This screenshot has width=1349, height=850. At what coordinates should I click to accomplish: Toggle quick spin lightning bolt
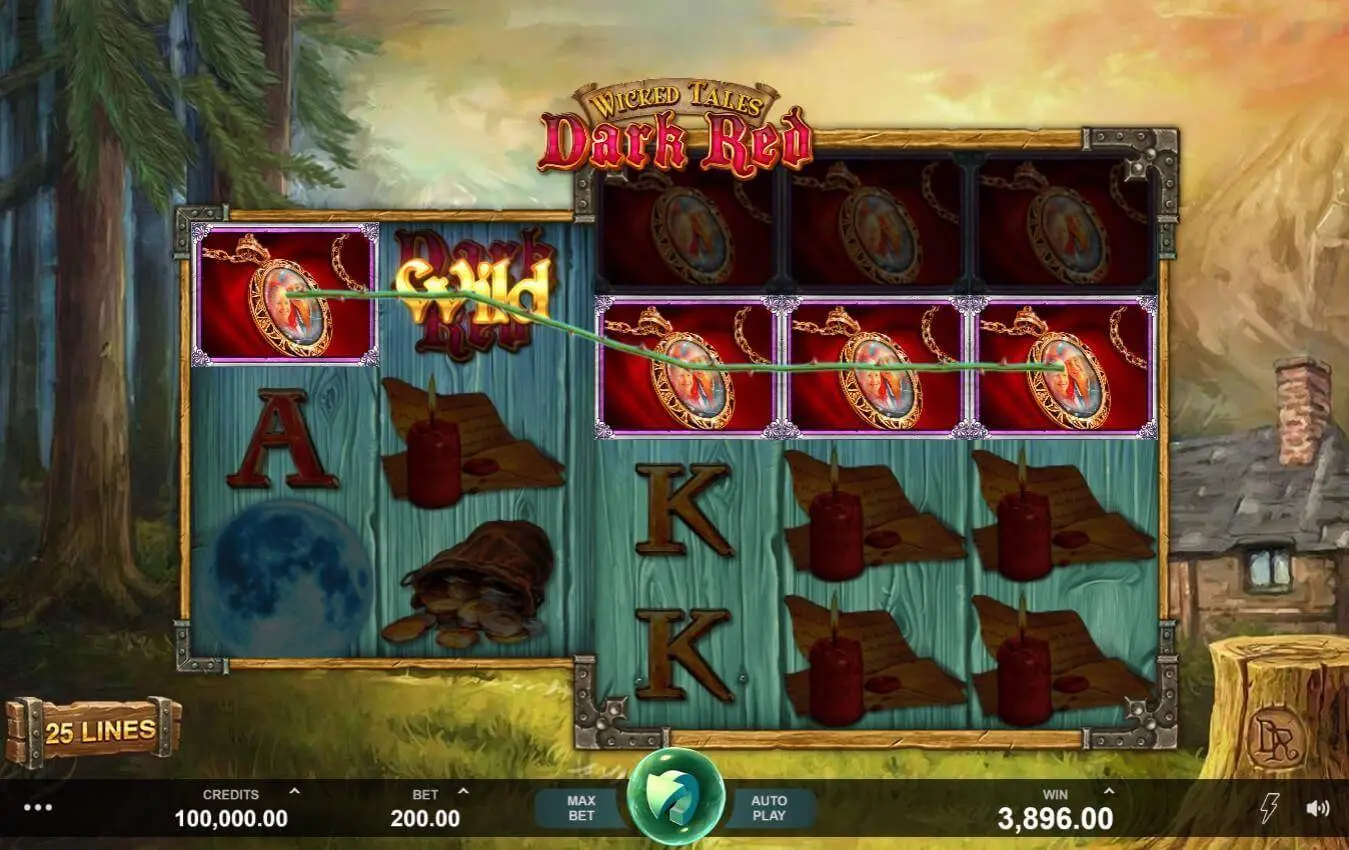tap(1269, 808)
